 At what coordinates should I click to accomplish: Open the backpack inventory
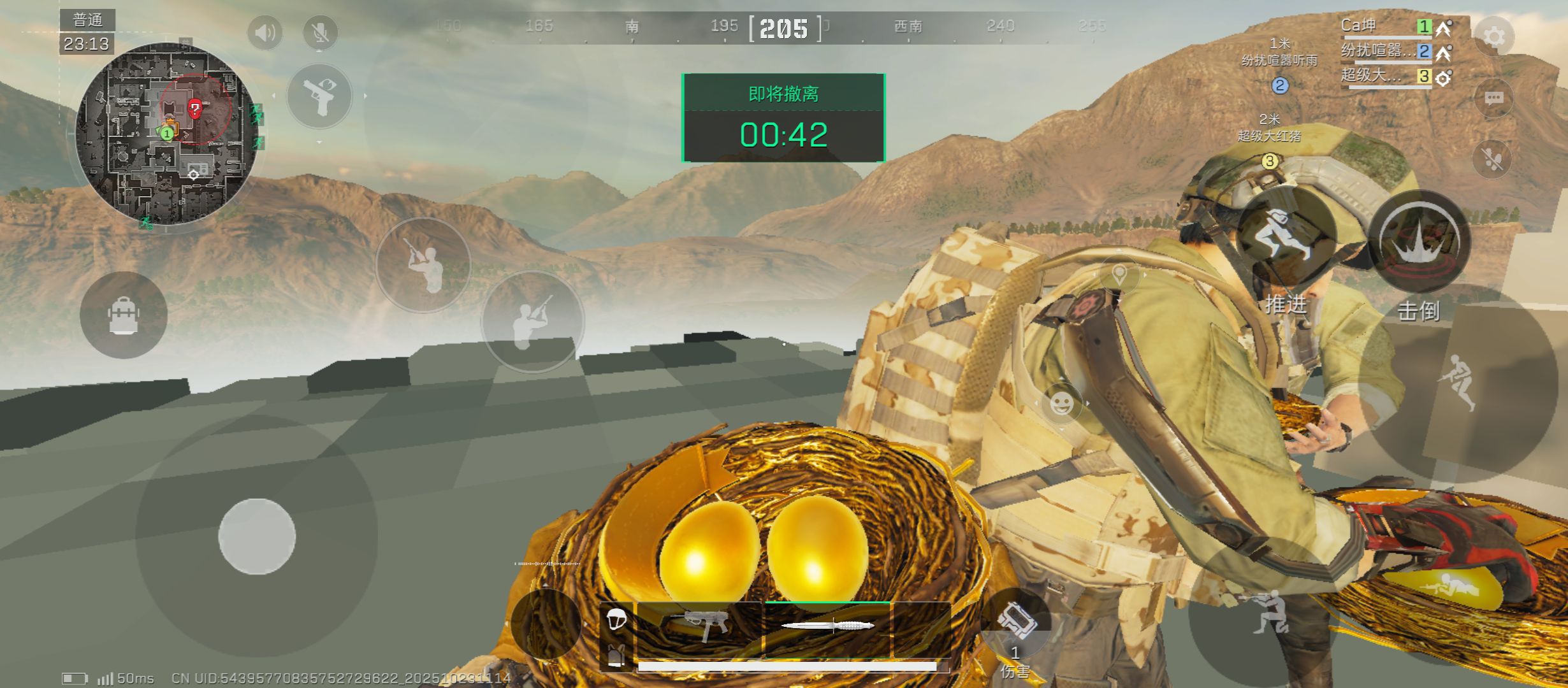124,315
